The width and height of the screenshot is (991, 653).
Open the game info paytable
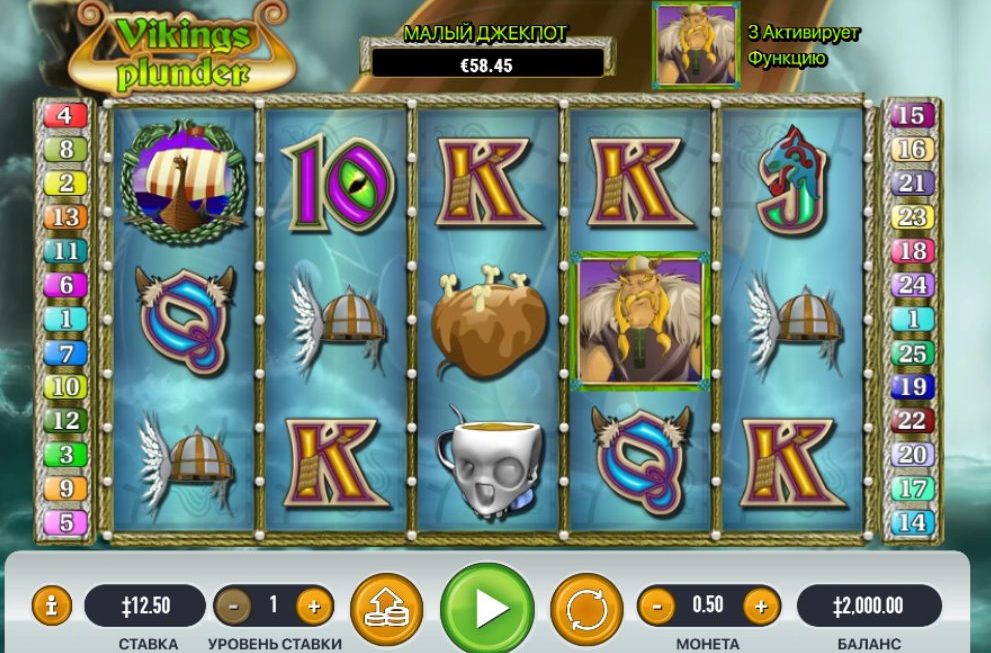[x=52, y=605]
